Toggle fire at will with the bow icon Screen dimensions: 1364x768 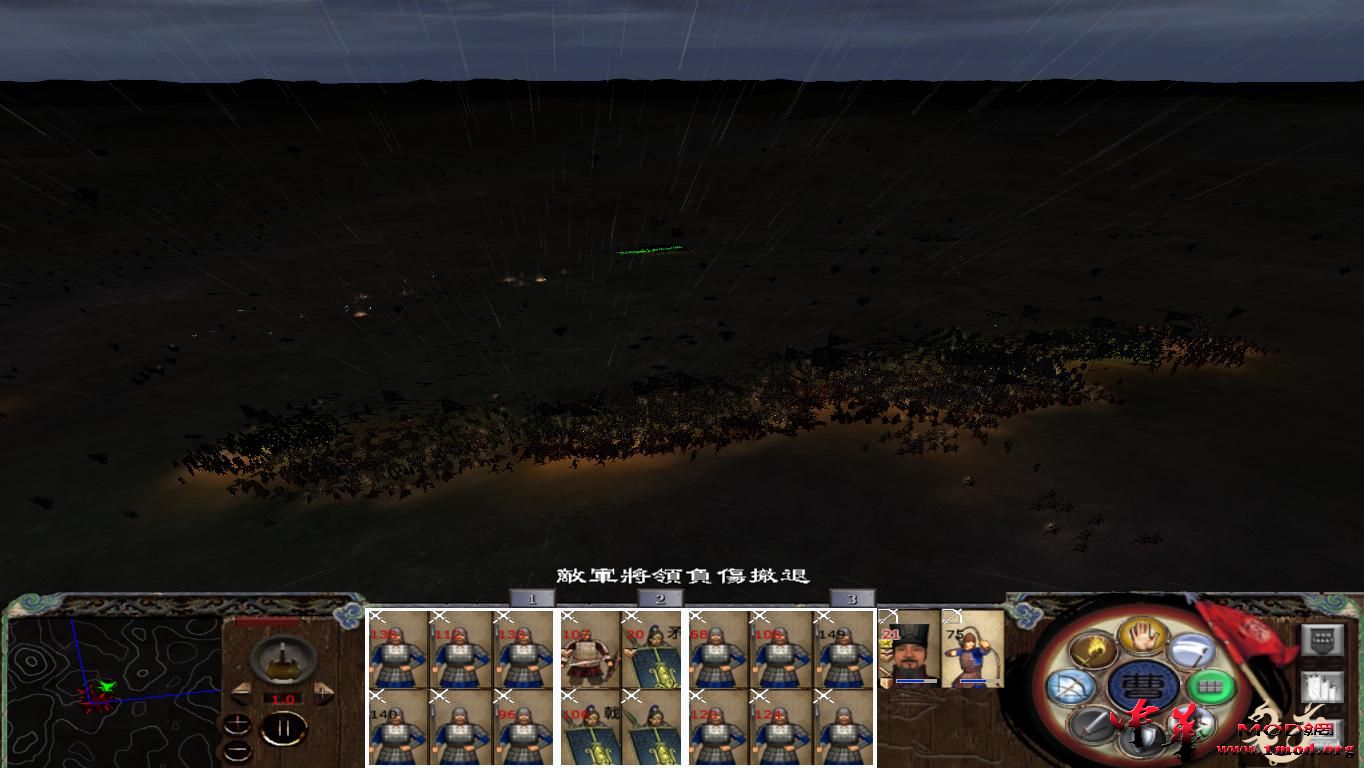click(1071, 687)
